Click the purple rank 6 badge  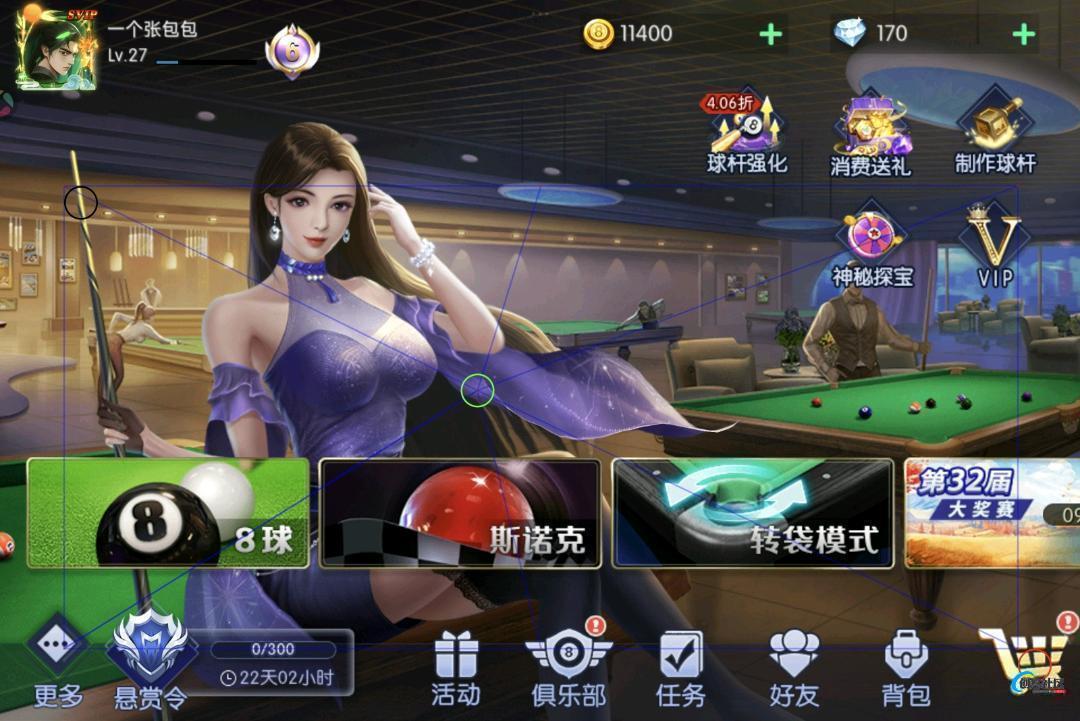tap(292, 50)
